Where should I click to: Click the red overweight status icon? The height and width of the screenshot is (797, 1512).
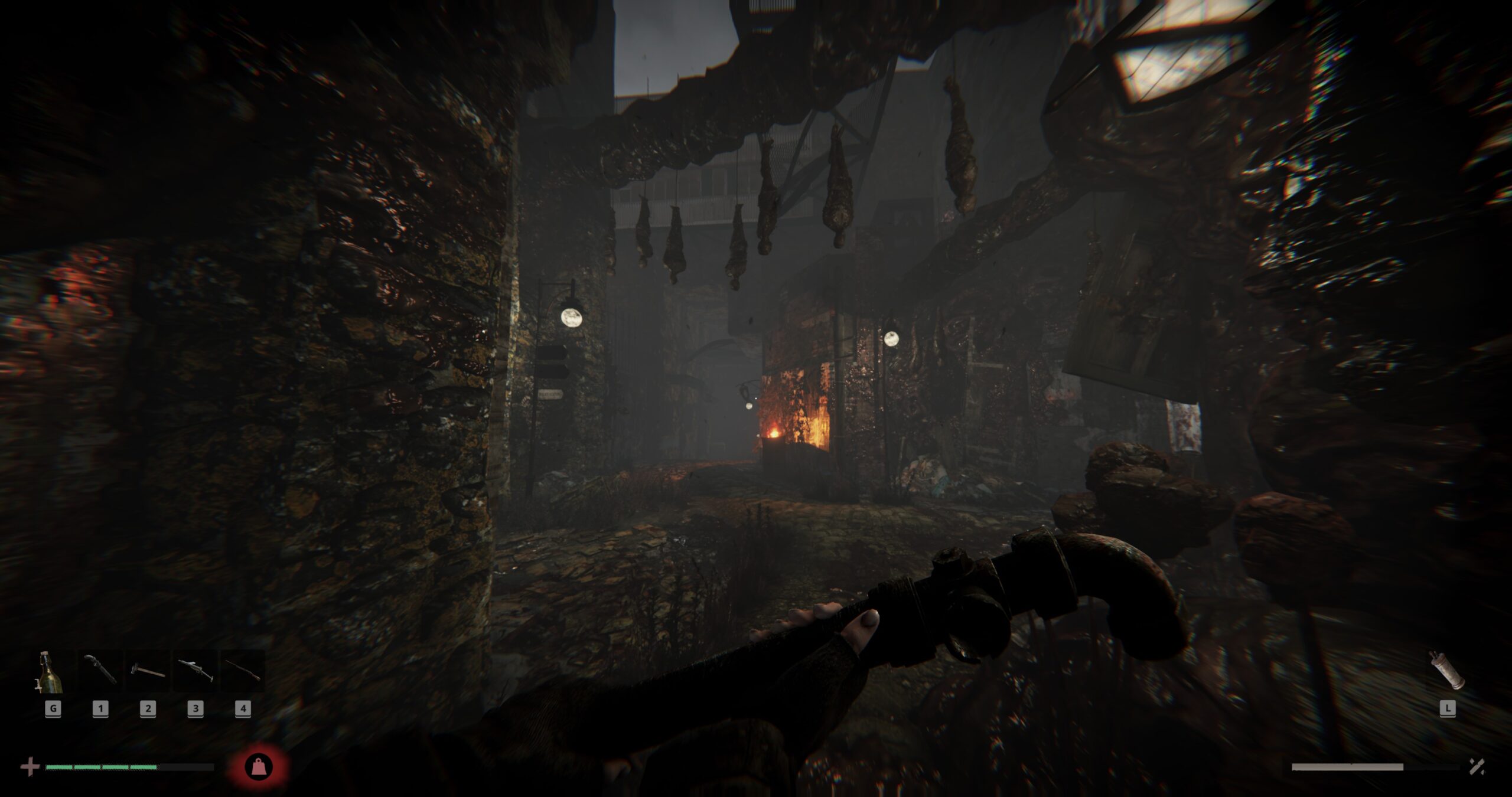(x=259, y=767)
